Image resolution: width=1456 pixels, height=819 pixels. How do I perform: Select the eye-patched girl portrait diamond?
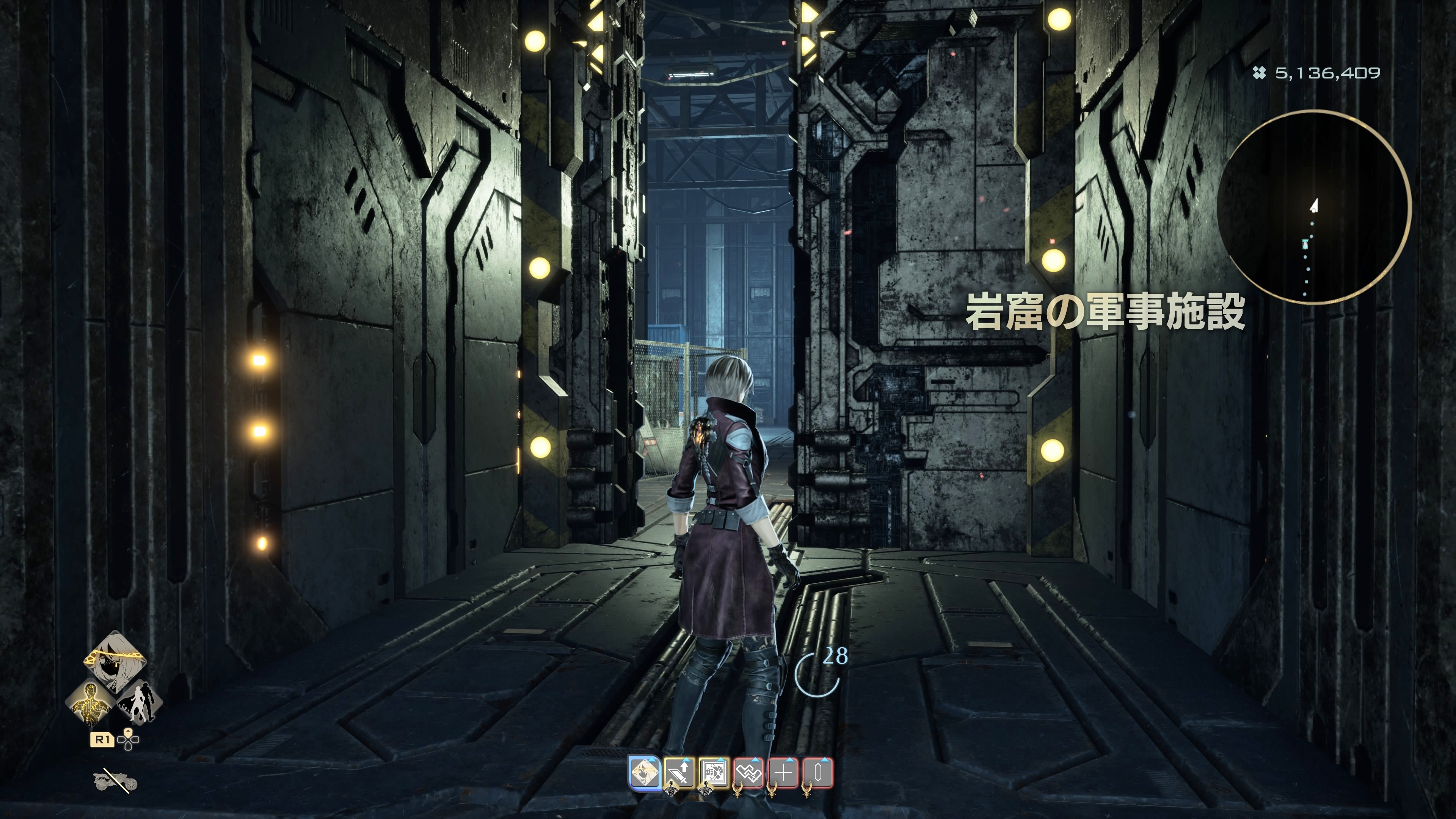[115, 660]
